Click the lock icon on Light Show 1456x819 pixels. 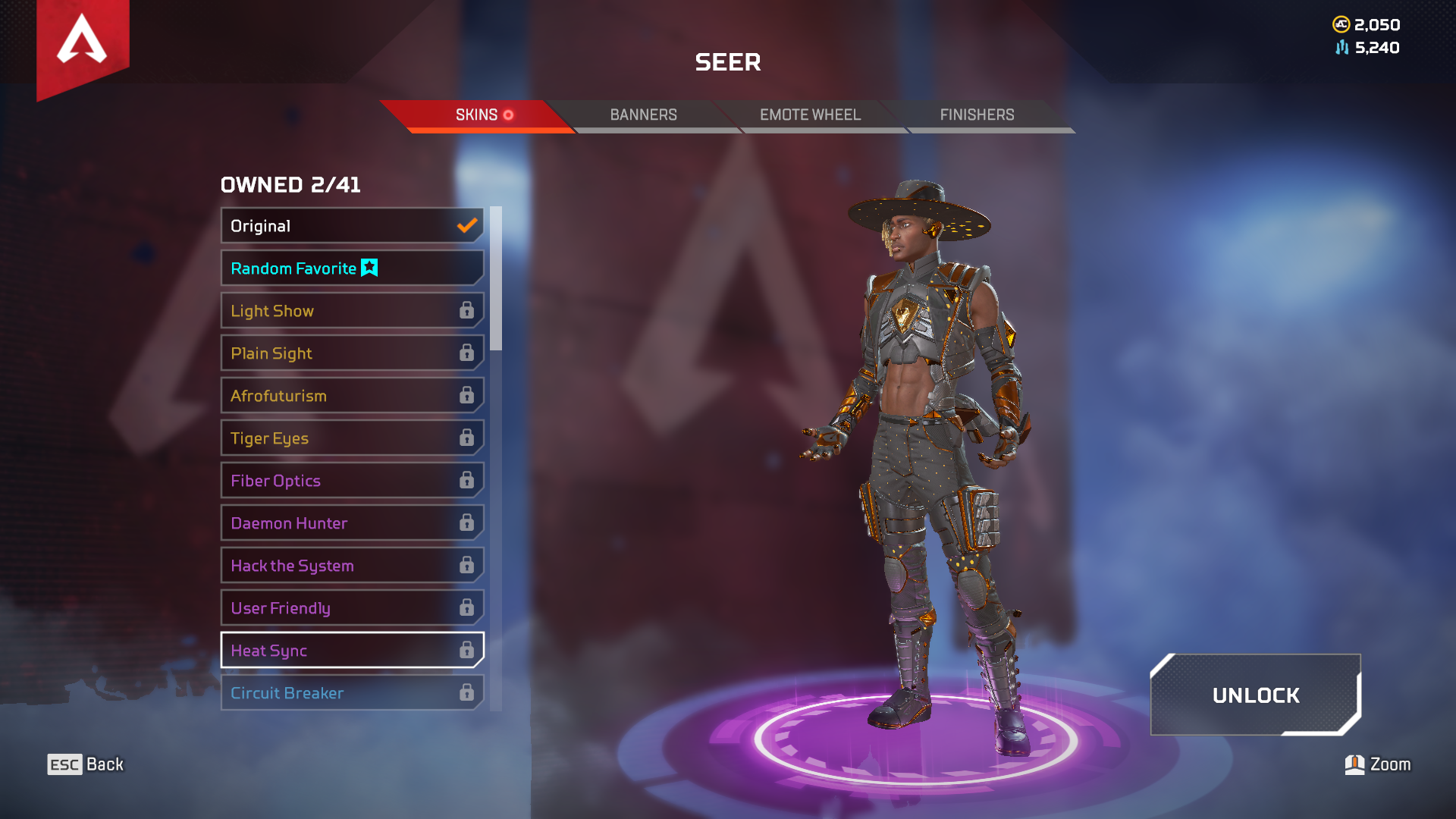click(466, 310)
